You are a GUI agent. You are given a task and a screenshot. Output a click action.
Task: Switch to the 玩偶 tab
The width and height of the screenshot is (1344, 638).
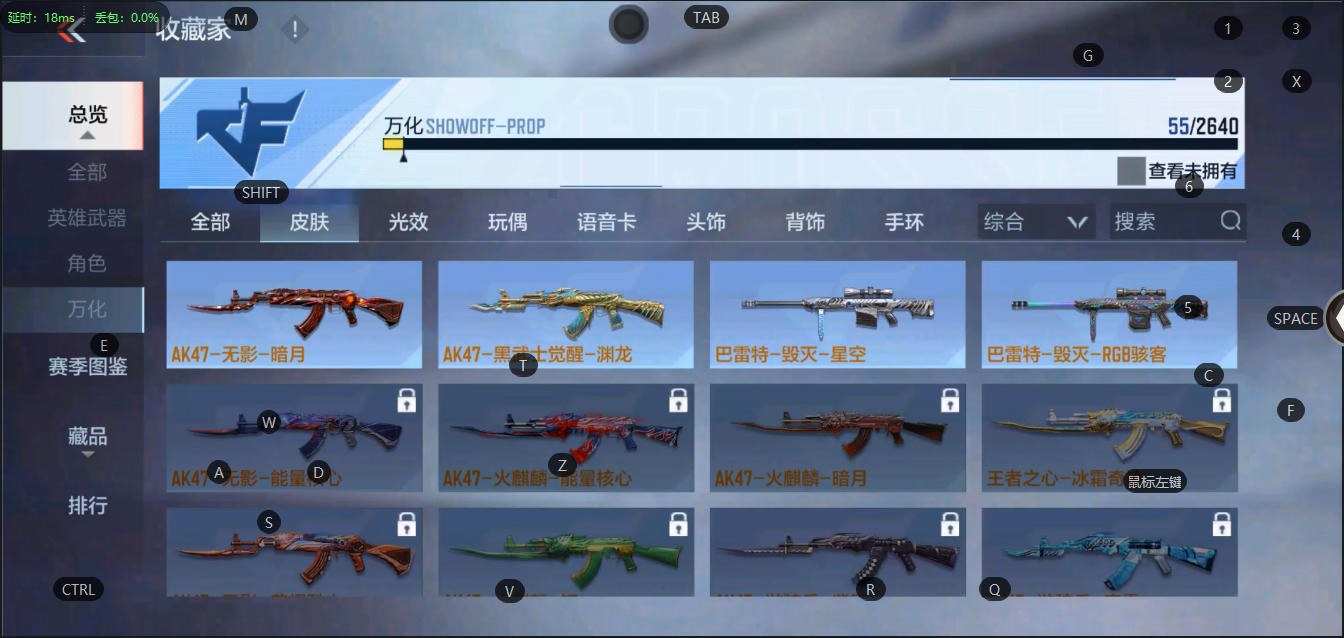(507, 222)
